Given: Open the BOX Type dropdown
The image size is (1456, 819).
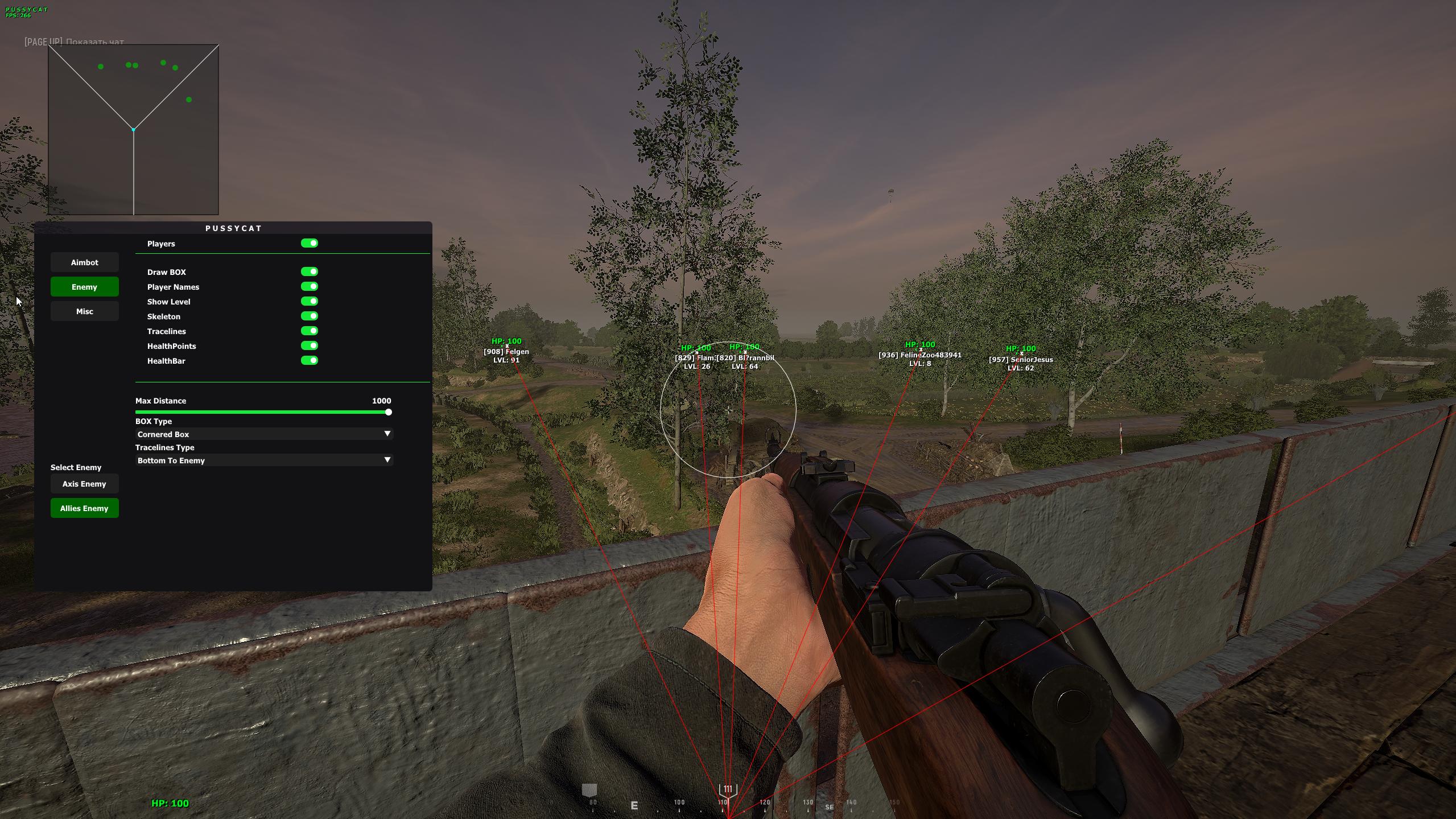Looking at the screenshot, I should [x=264, y=434].
